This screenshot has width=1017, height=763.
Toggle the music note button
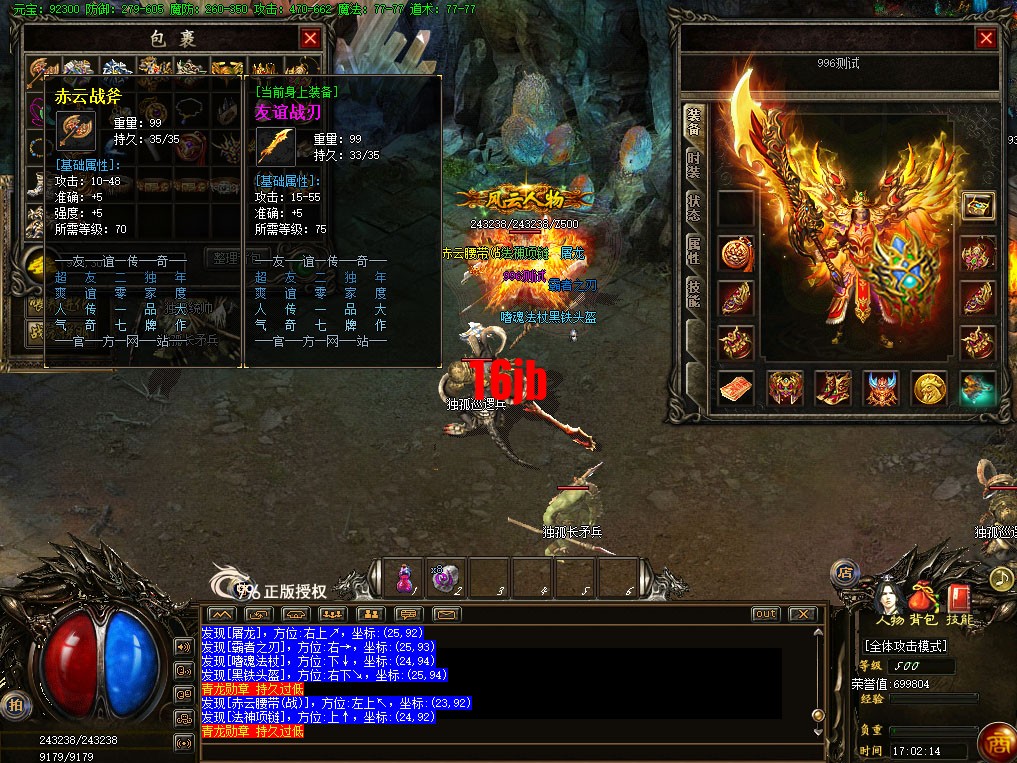pyautogui.click(x=1001, y=578)
